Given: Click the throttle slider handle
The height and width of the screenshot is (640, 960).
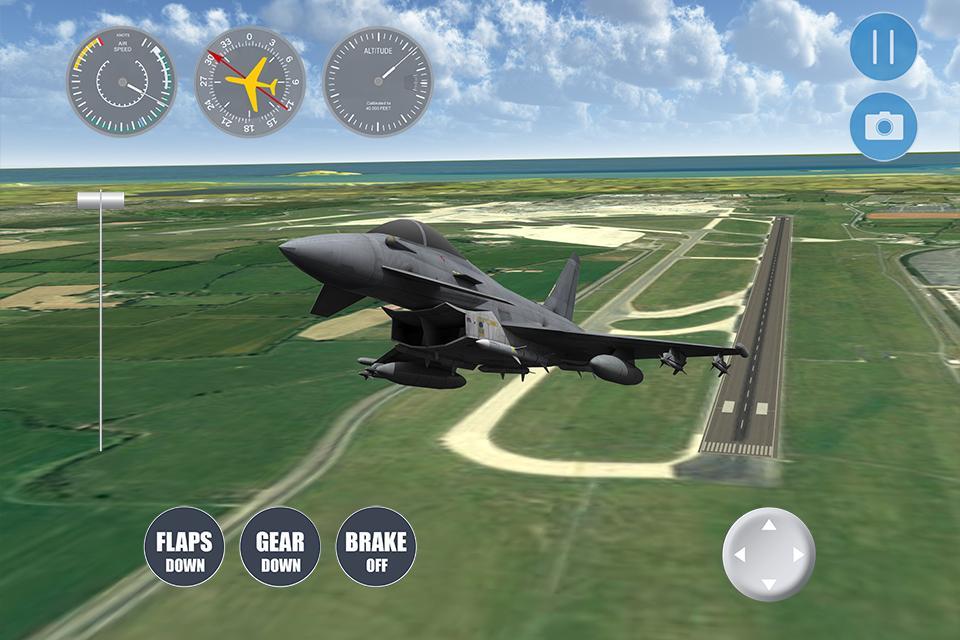Looking at the screenshot, I should coord(100,201).
